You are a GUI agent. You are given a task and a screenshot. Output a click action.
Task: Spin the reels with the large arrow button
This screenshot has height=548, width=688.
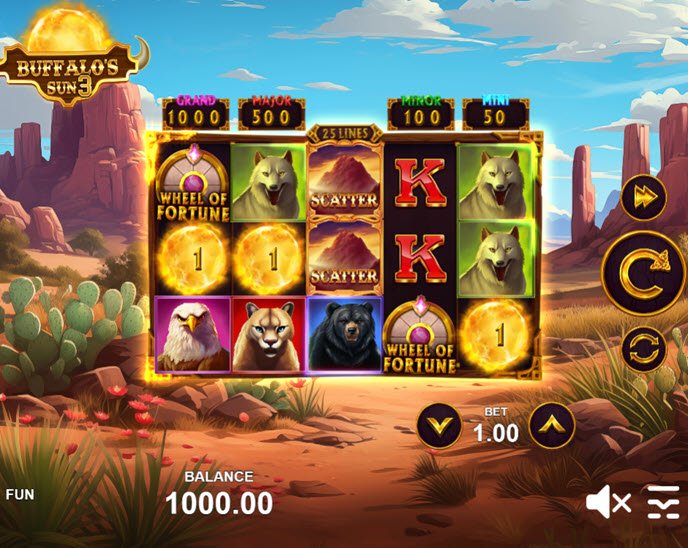click(643, 272)
